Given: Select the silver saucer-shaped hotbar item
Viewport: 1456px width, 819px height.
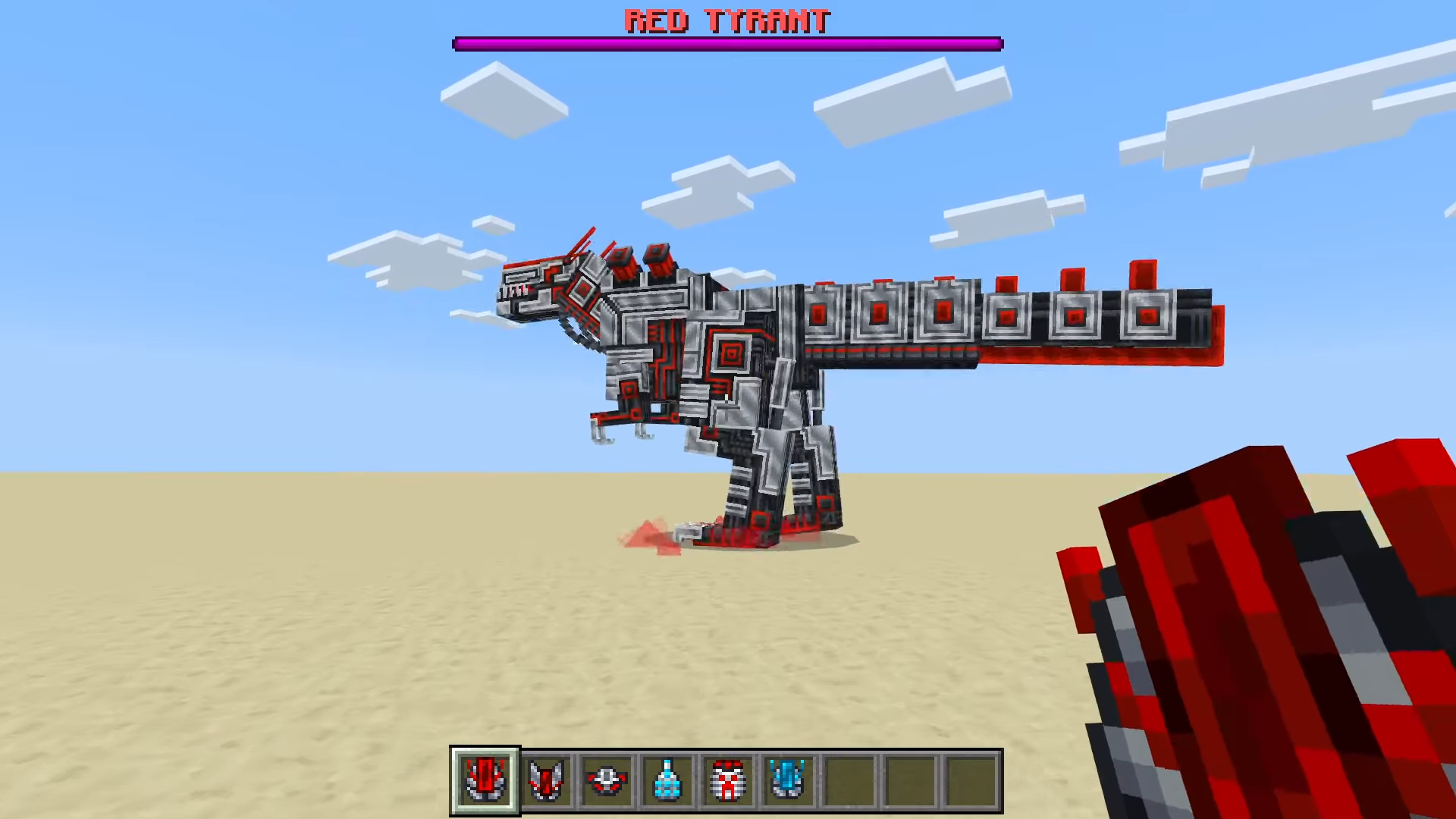Looking at the screenshot, I should pos(607,780).
